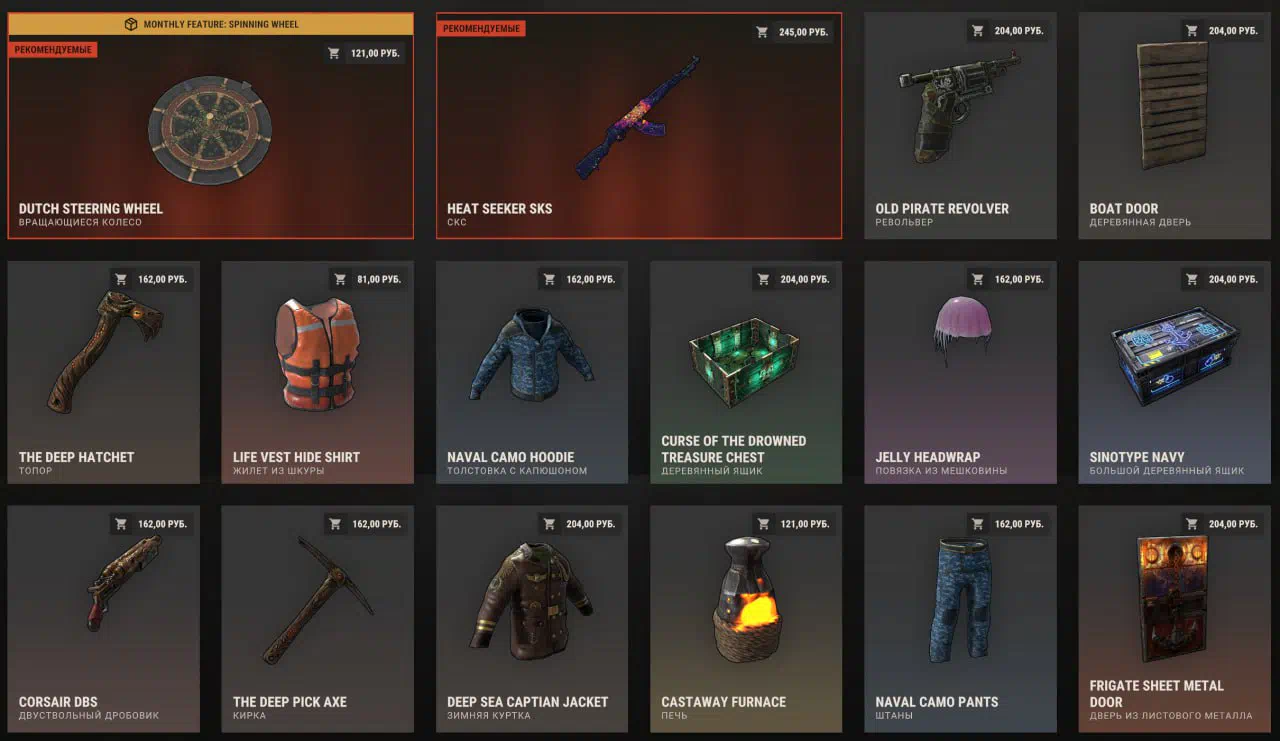Click the Monthly Feature: Spinning Wheel banner
This screenshot has width=1280, height=741.
[210, 24]
